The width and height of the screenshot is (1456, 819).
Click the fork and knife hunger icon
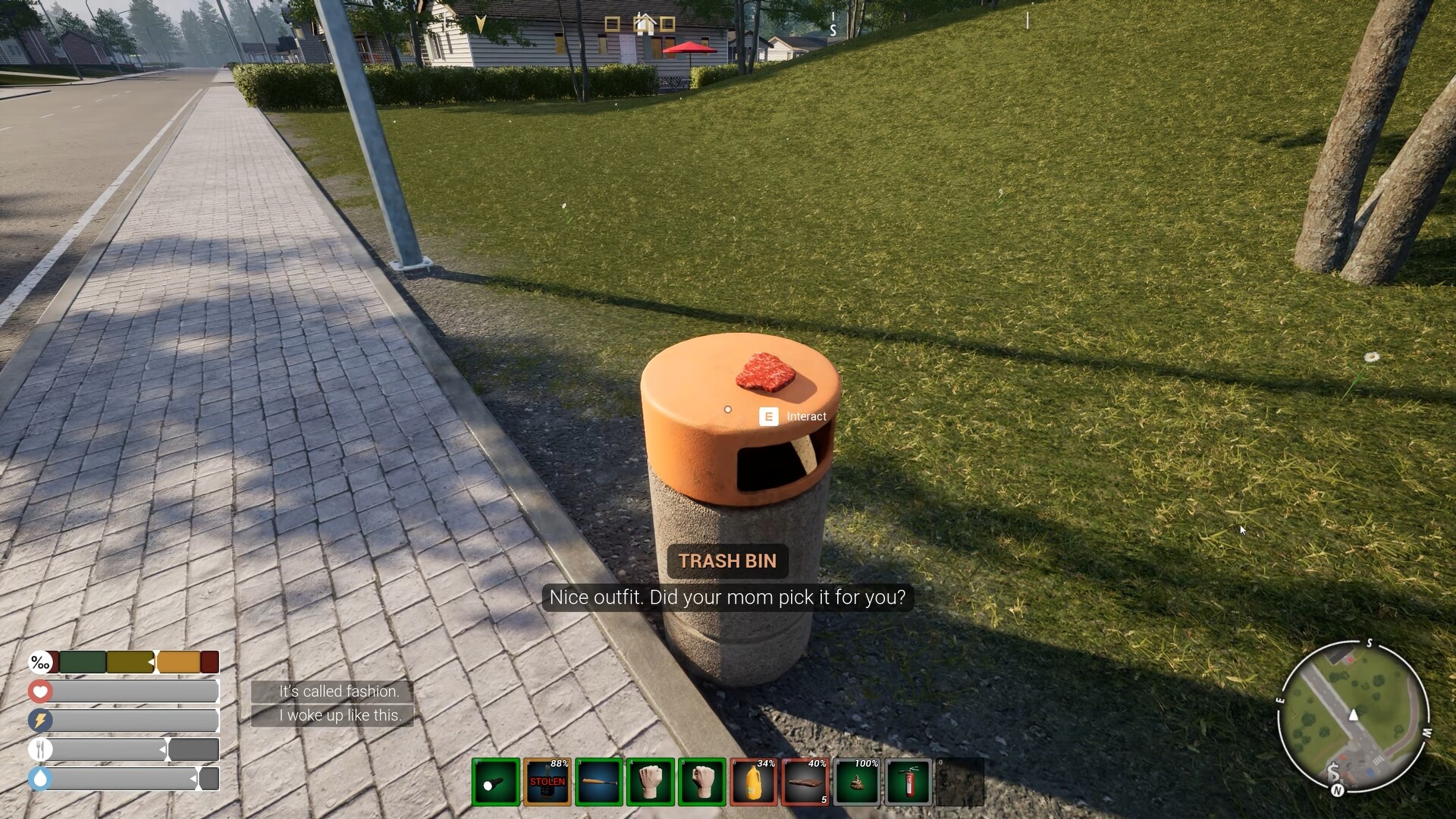coord(40,749)
